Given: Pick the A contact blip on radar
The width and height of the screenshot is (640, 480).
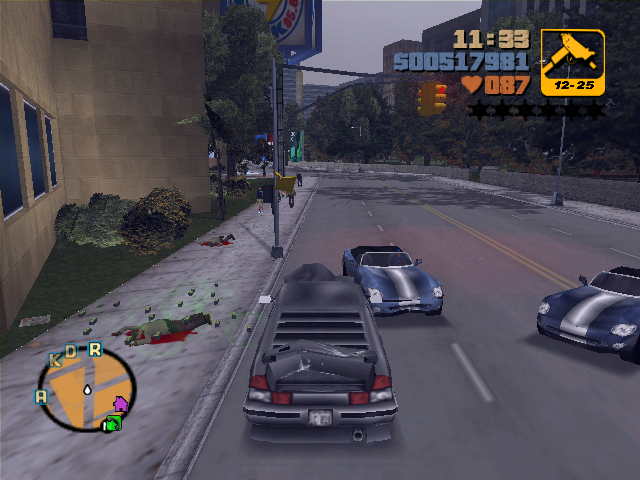Looking at the screenshot, I should (x=41, y=396).
